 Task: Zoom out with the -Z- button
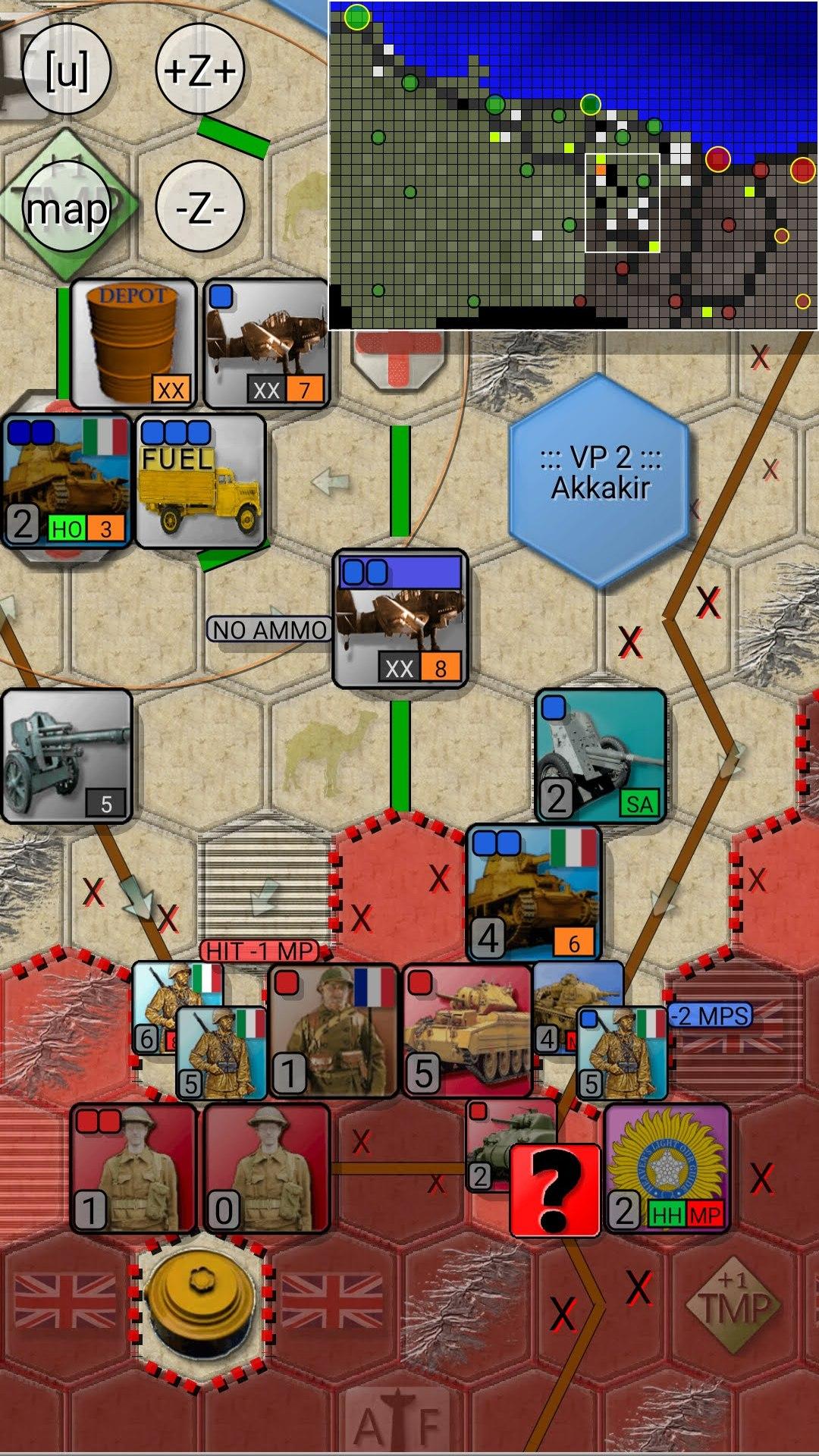[x=200, y=206]
